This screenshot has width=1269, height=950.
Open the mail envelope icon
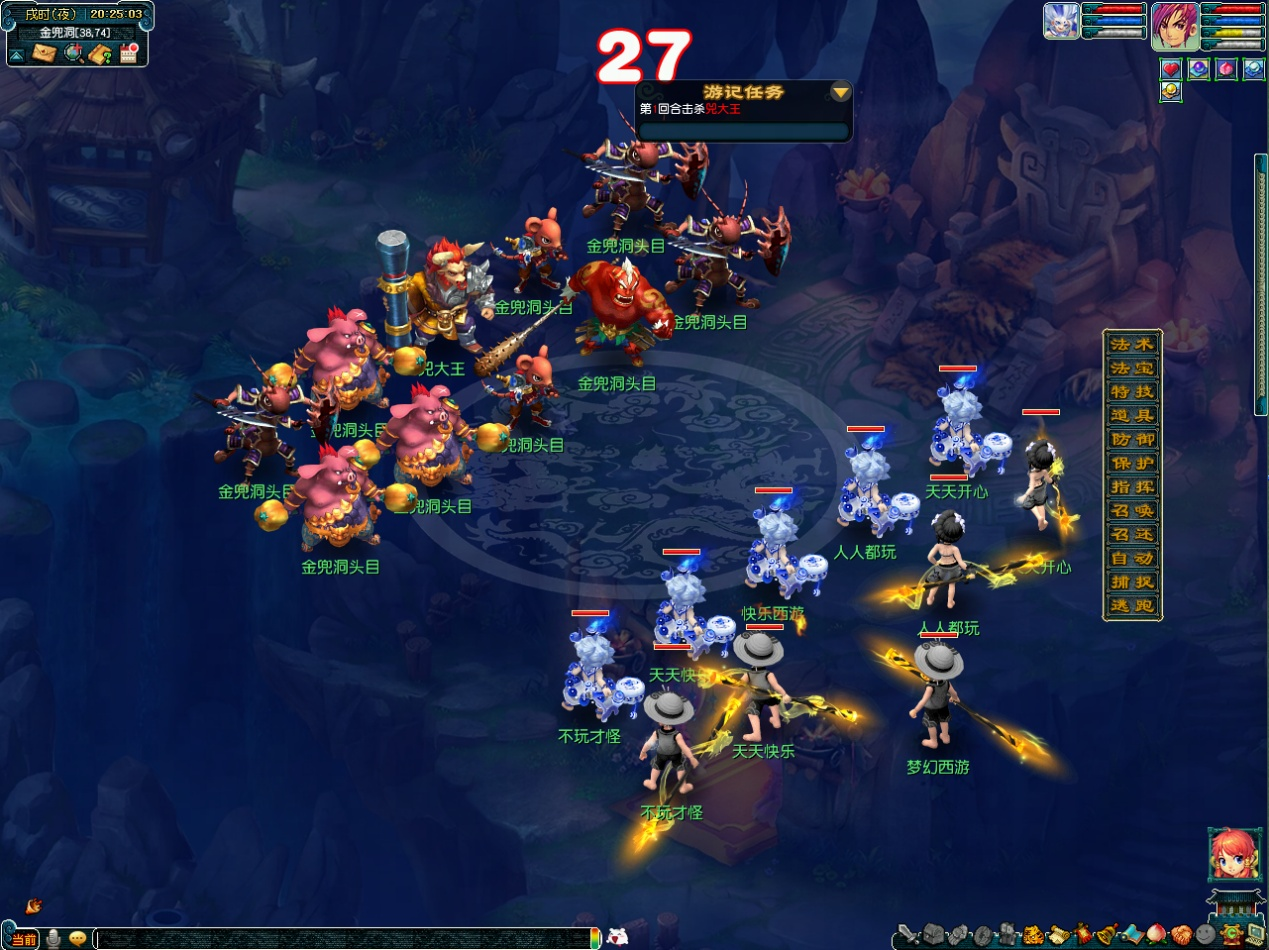[44, 54]
